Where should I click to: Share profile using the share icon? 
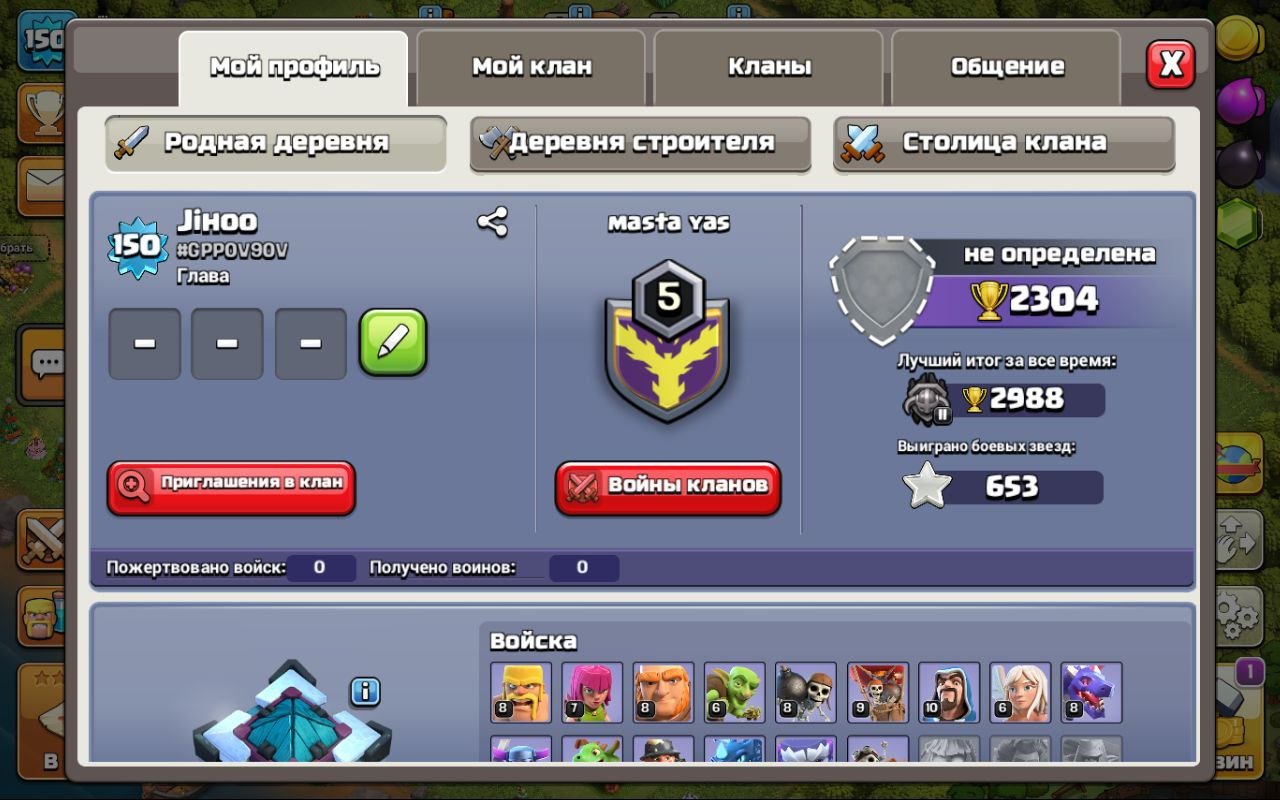tap(494, 220)
